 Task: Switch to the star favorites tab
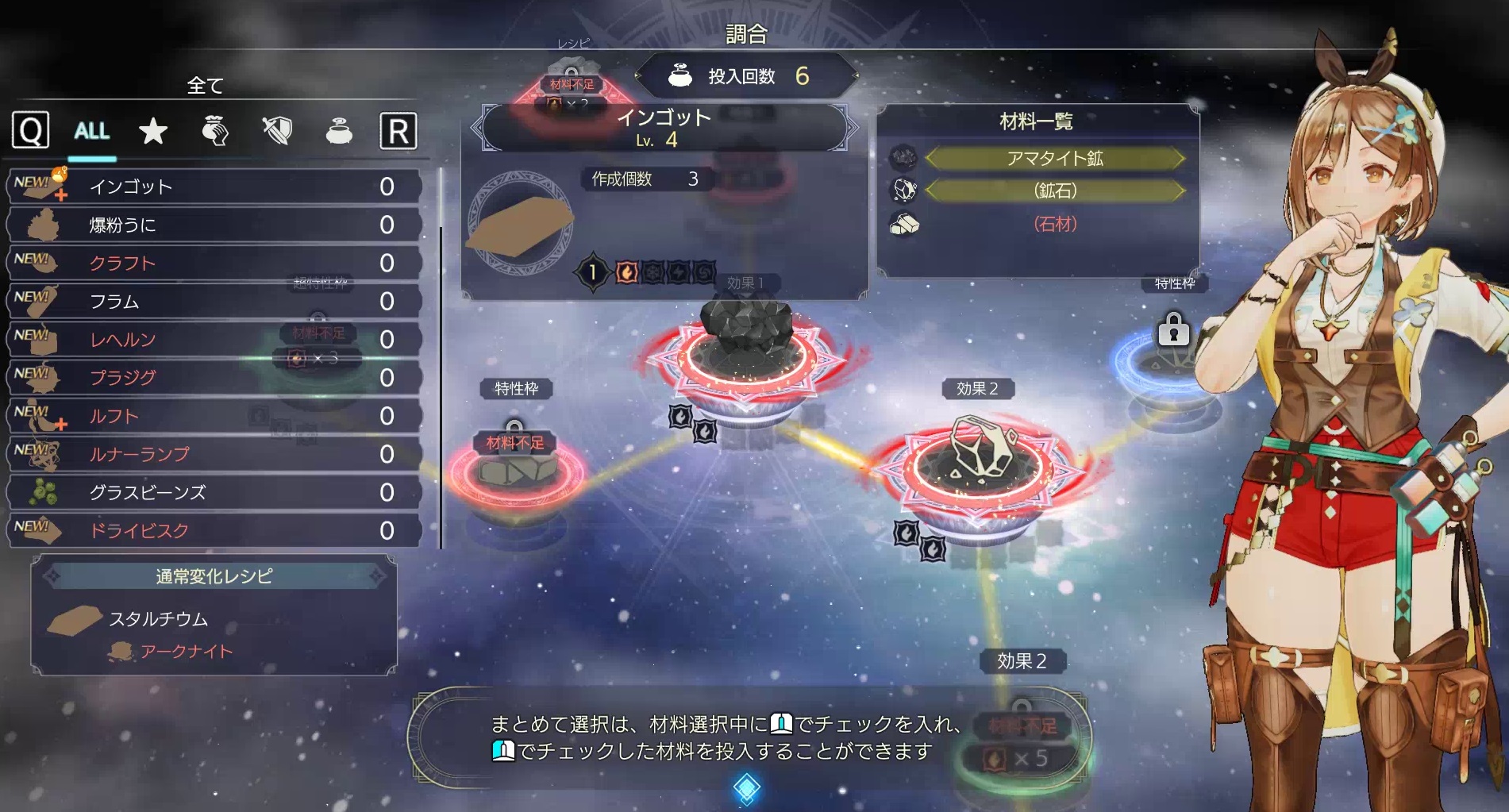point(153,131)
